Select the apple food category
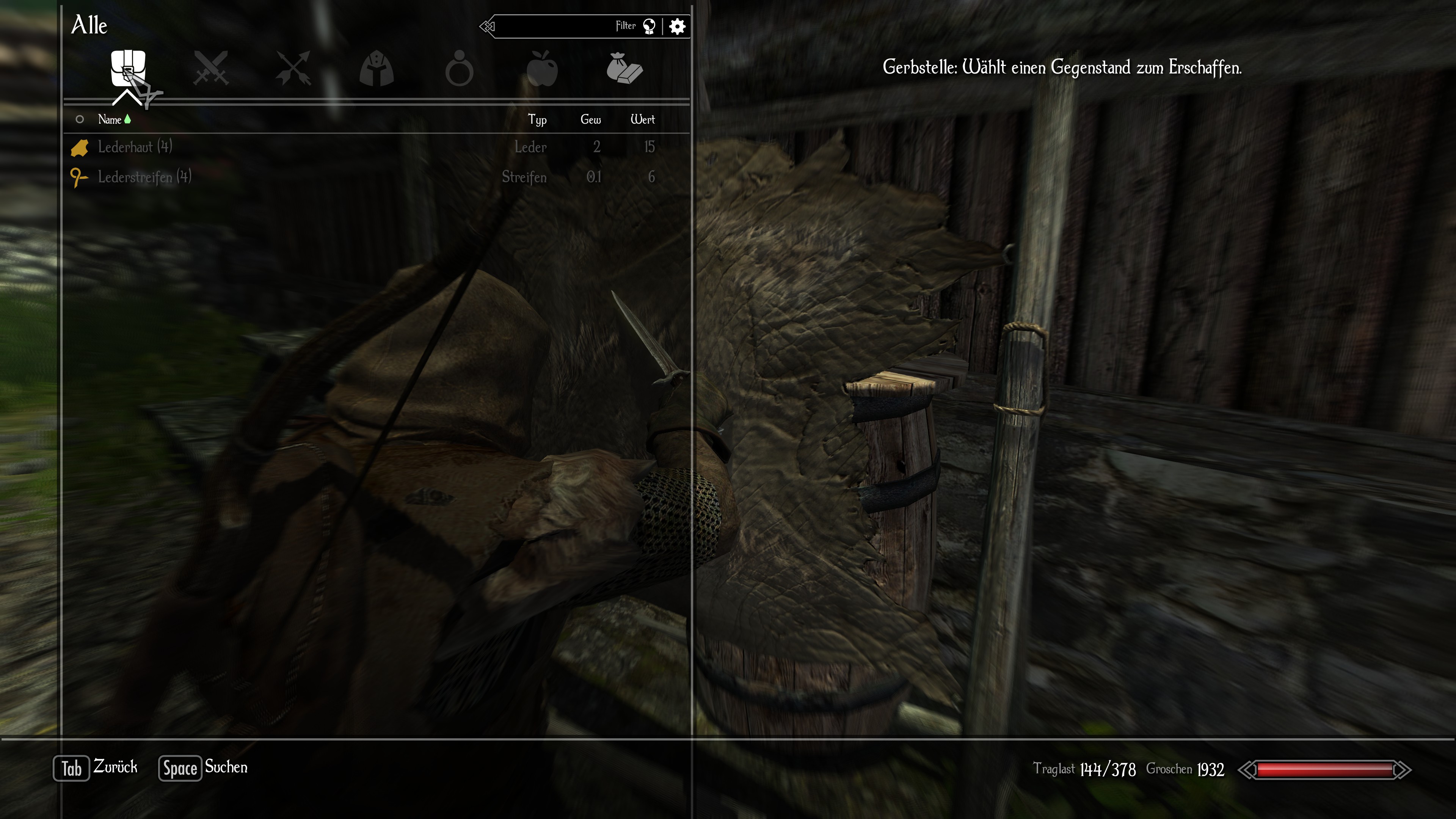This screenshot has height=819, width=1456. pyautogui.click(x=541, y=68)
